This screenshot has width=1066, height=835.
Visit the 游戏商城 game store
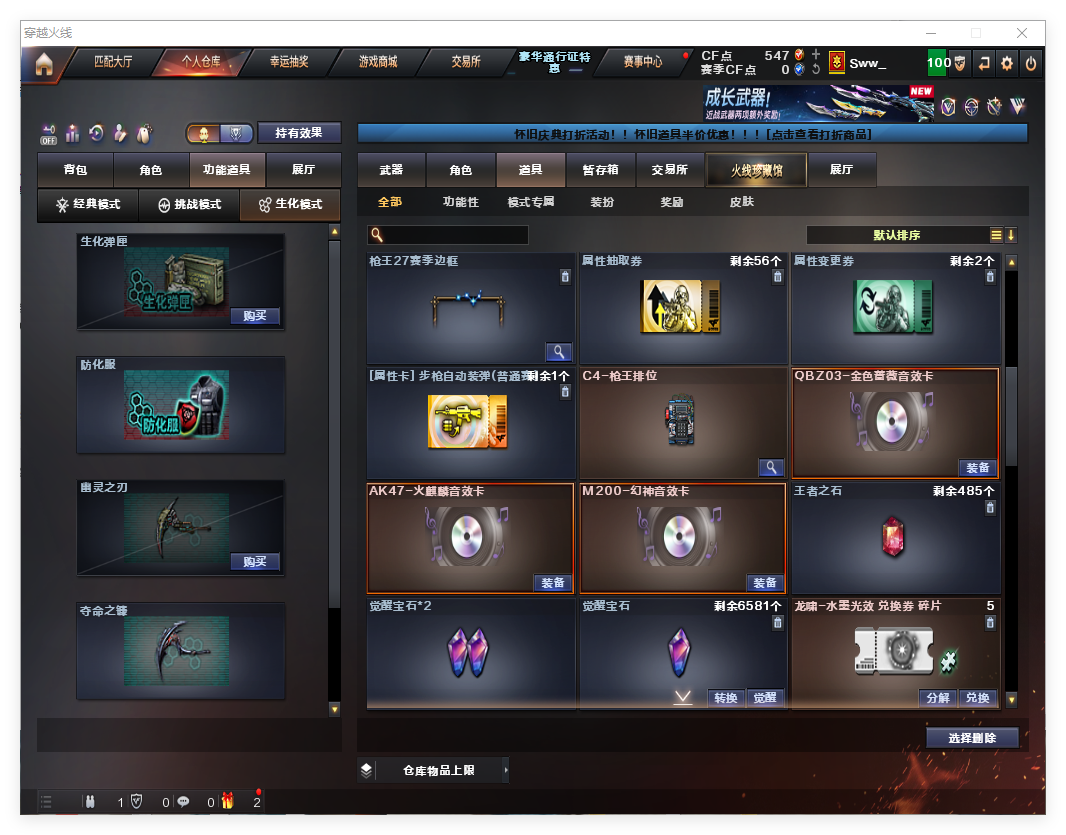coord(378,62)
